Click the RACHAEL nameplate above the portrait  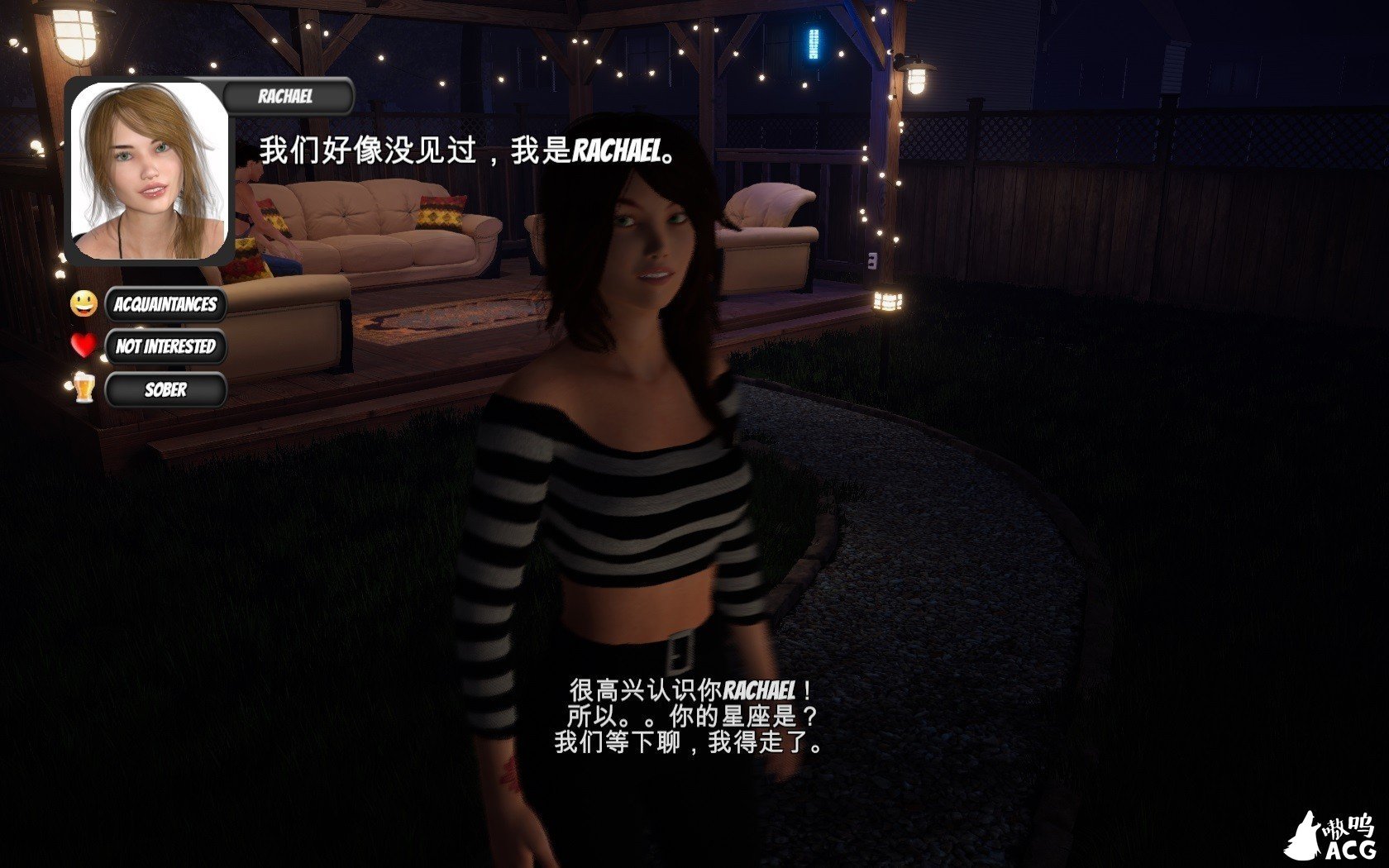pyautogui.click(x=285, y=95)
